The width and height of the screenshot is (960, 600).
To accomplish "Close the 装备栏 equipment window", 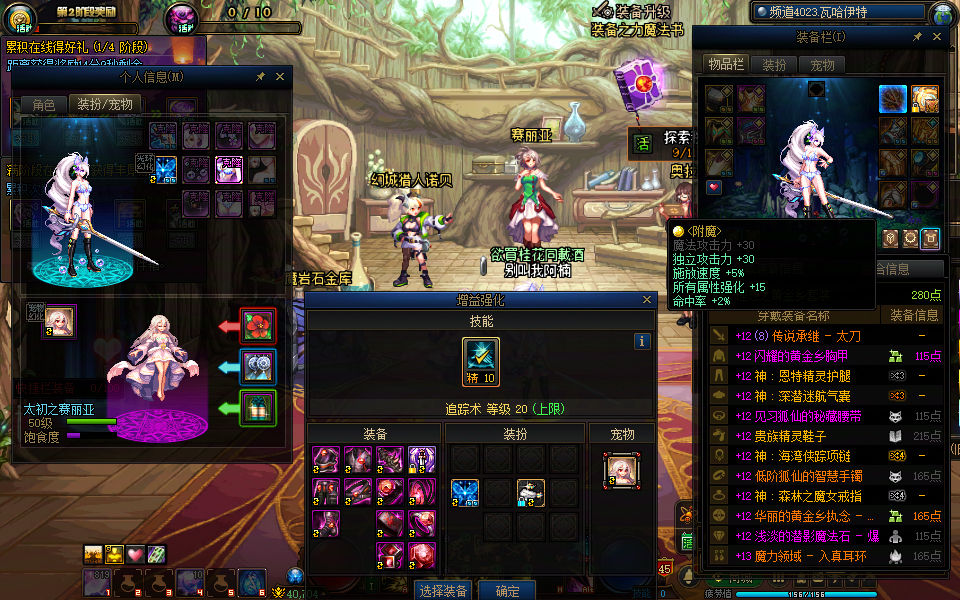I will [x=937, y=37].
